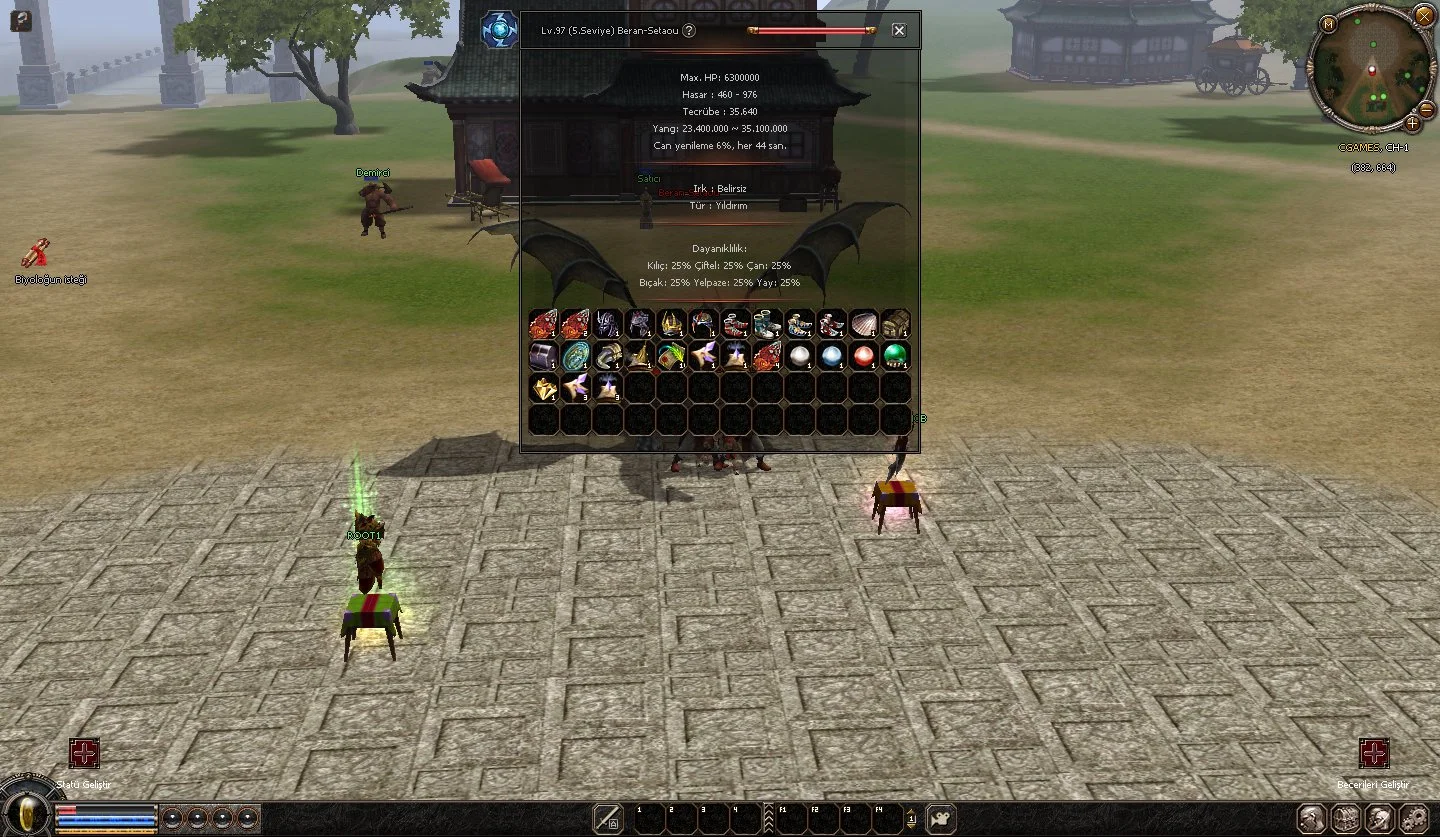Select the red orb item slot
Image resolution: width=1440 pixels, height=837 pixels.
click(x=864, y=356)
